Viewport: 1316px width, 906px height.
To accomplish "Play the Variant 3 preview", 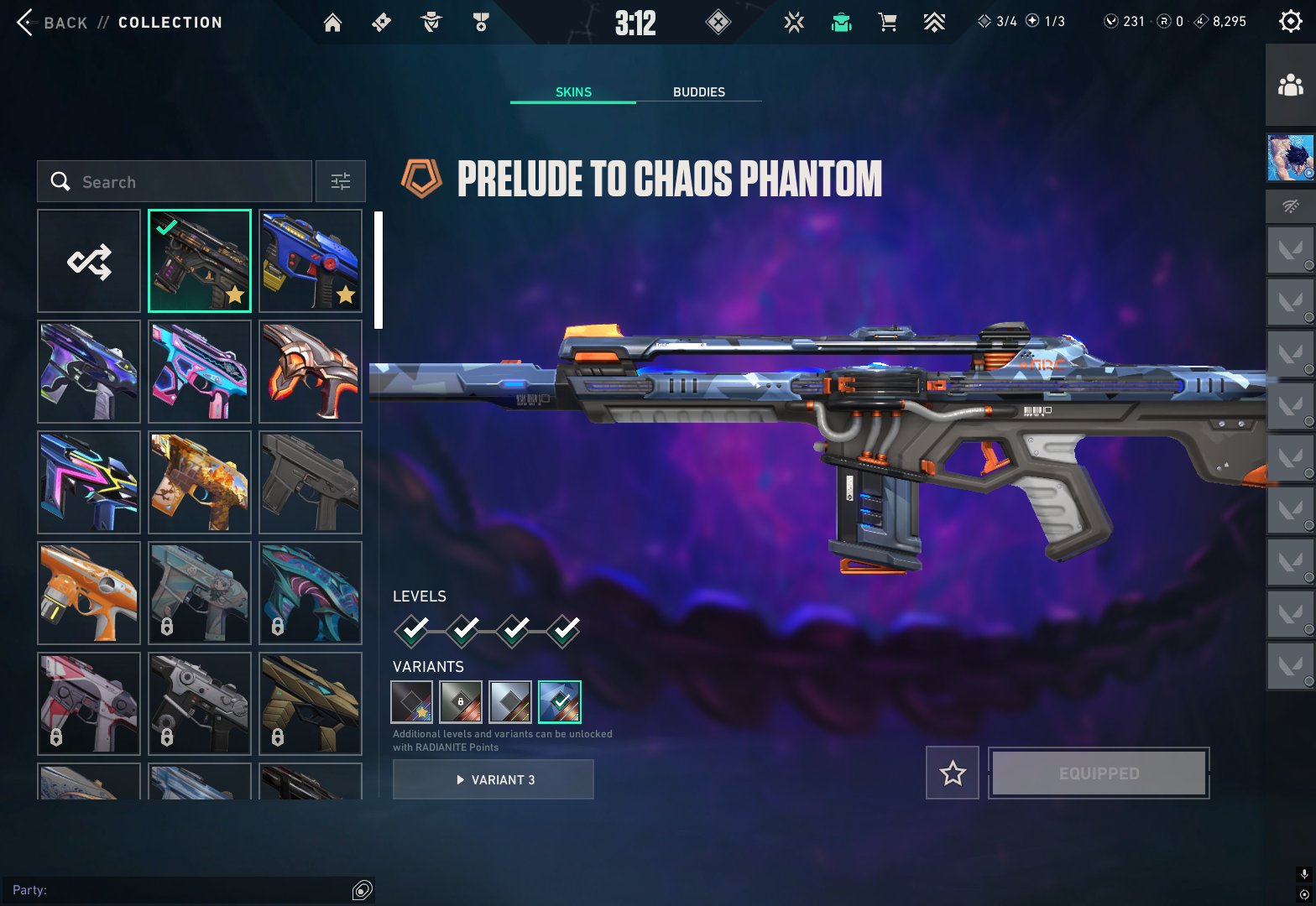I will pyautogui.click(x=493, y=780).
